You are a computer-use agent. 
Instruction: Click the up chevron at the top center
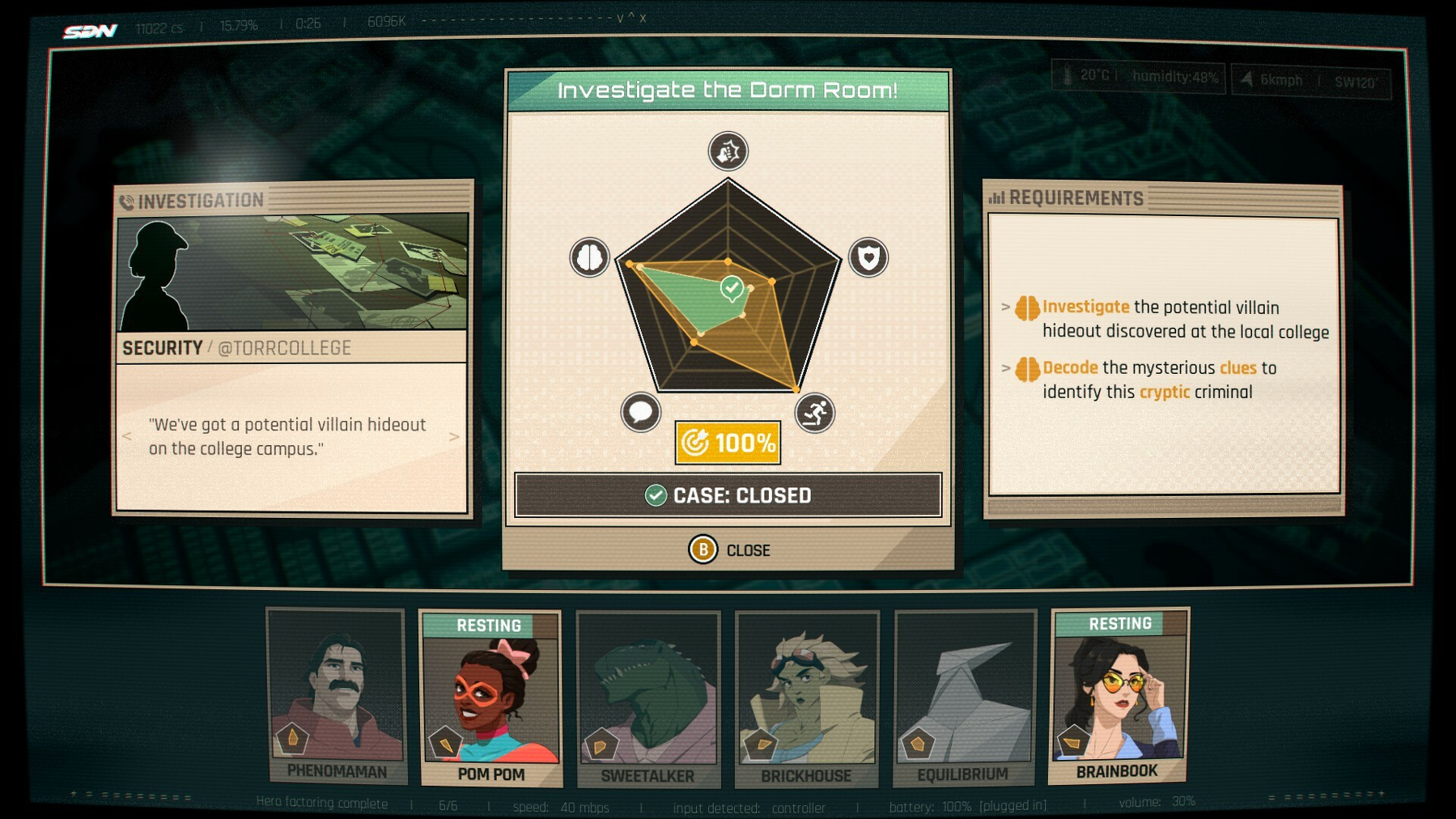[630, 18]
